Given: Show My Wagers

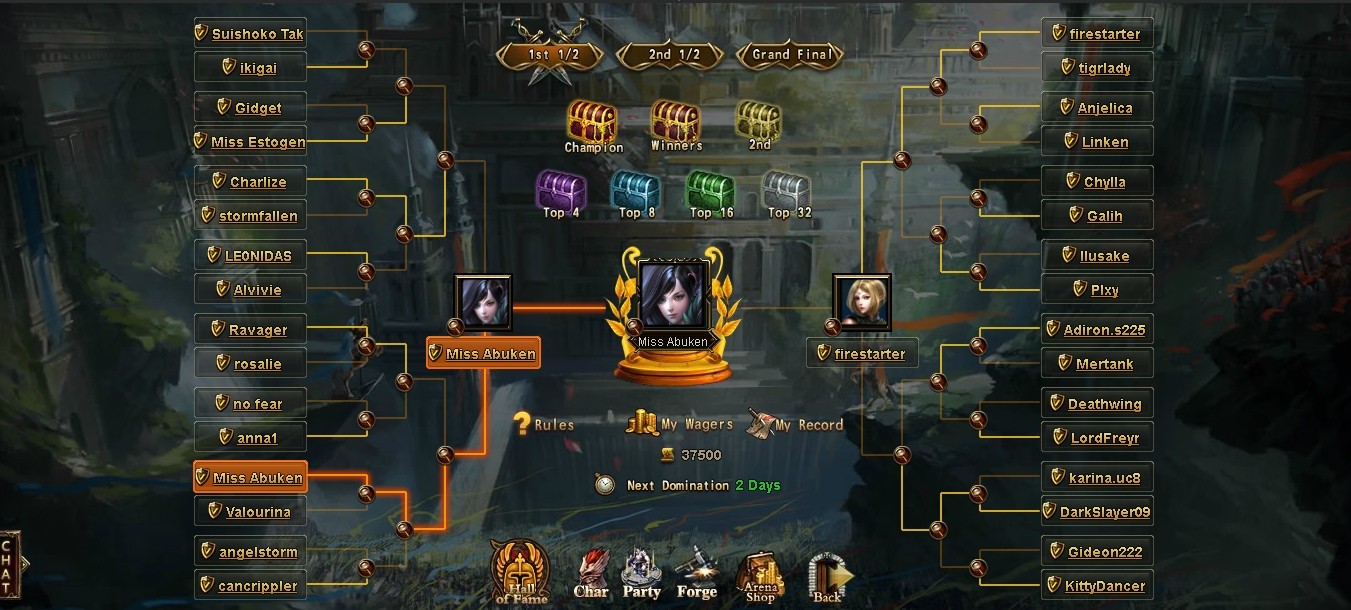Looking at the screenshot, I should (x=681, y=424).
